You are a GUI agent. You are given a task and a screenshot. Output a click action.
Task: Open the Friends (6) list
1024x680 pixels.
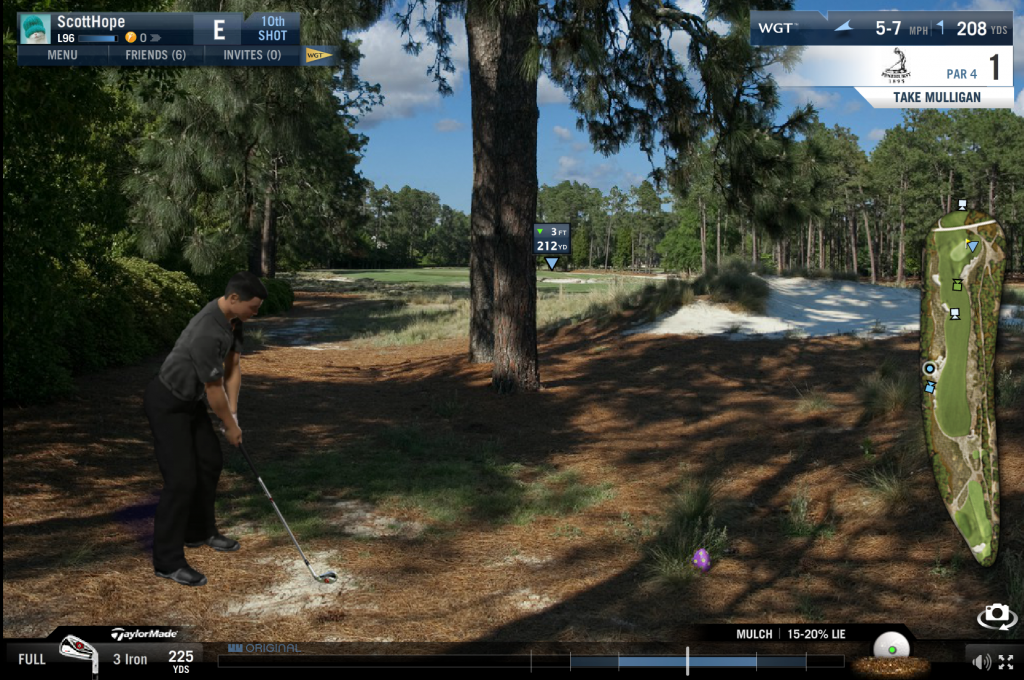155,55
